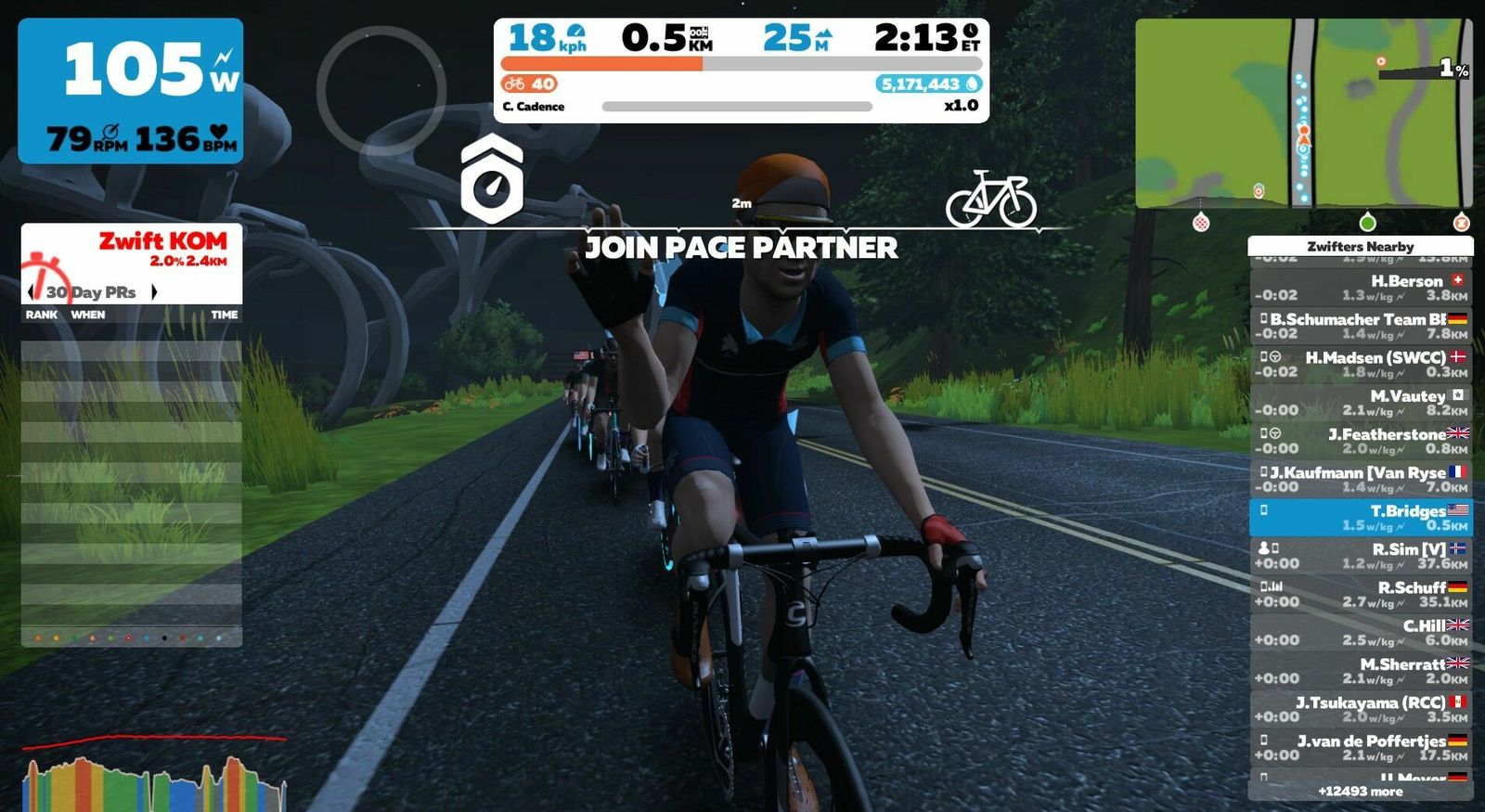Viewport: 1485px width, 812px height.
Task: Go to next PR period arrow
Action: (154, 292)
